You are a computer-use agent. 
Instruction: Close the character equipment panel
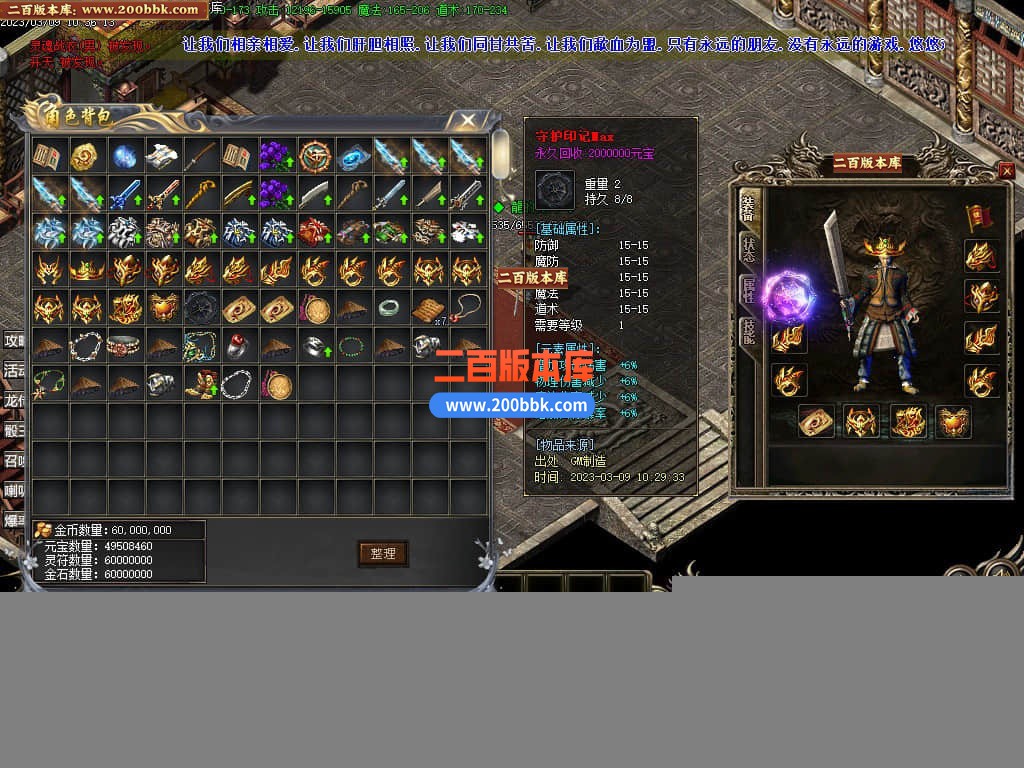click(x=1006, y=171)
